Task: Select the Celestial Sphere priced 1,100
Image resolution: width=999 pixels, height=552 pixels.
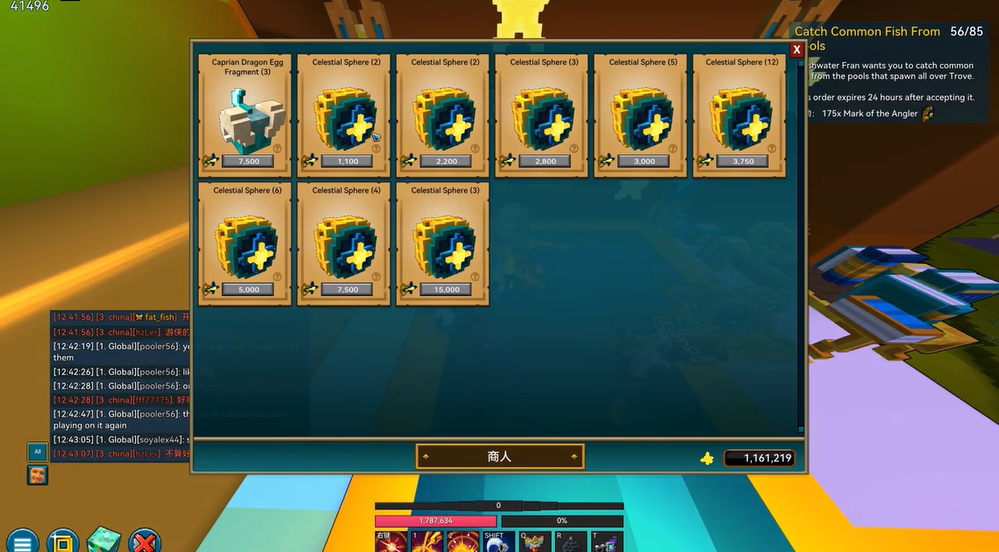Action: [344, 115]
